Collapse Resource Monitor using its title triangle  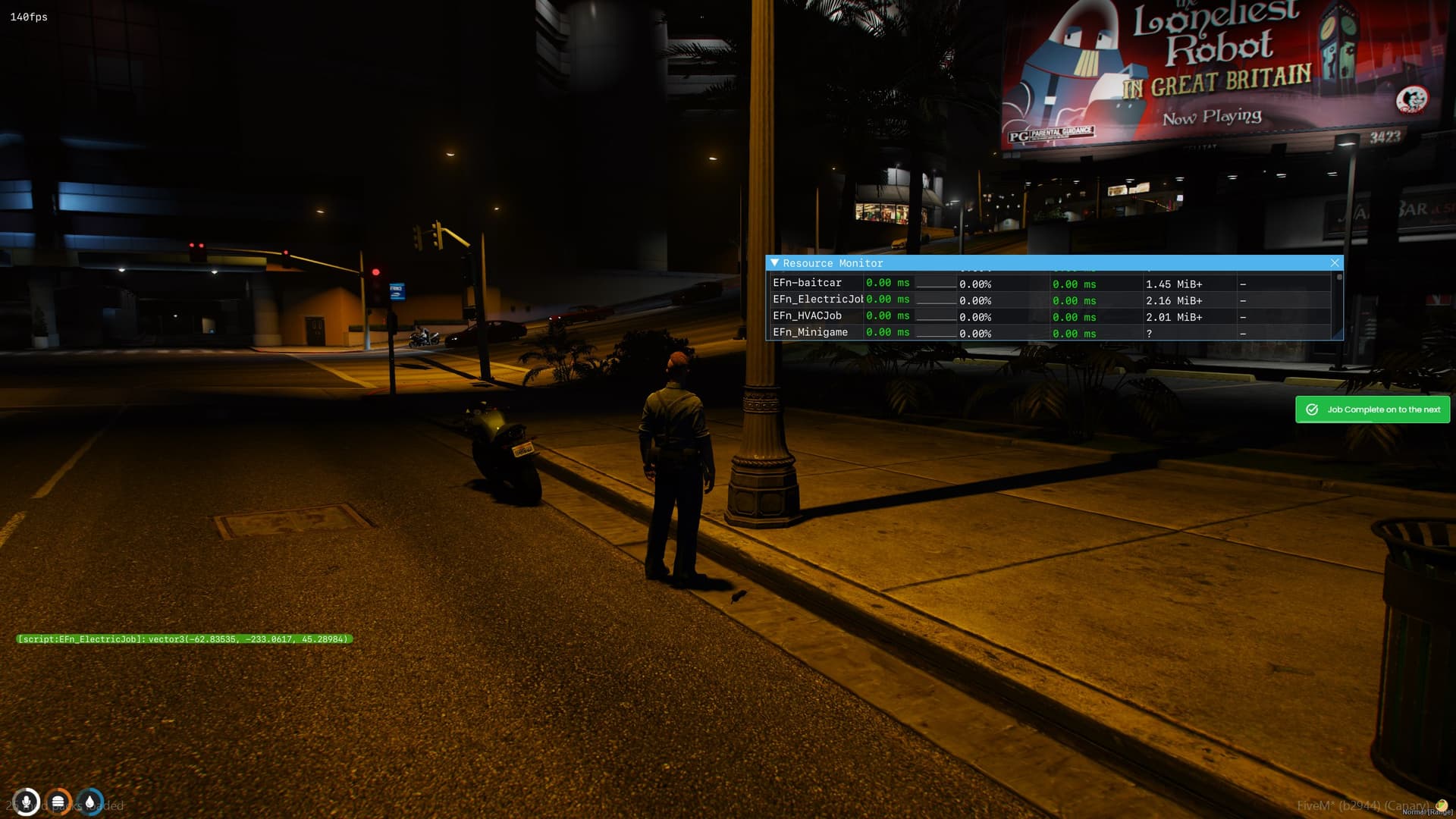(775, 263)
